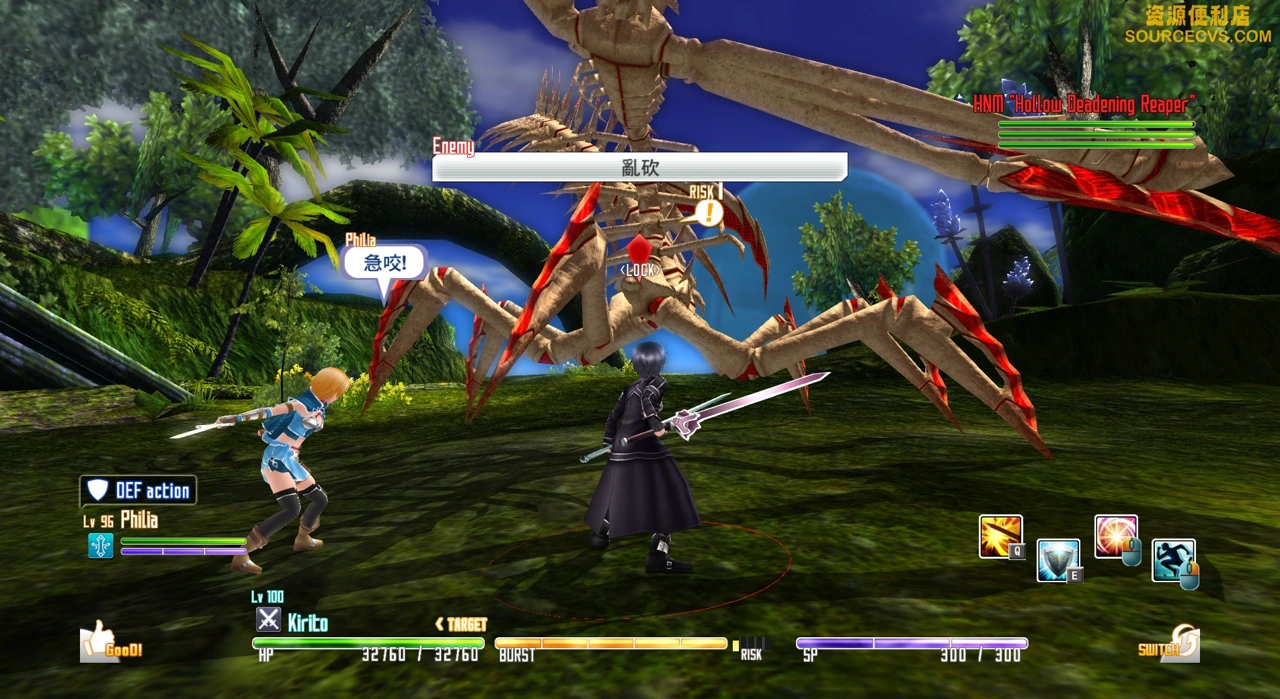This screenshot has height=699, width=1280.
Task: Activate the running figure dodge skill
Action: tap(1172, 560)
